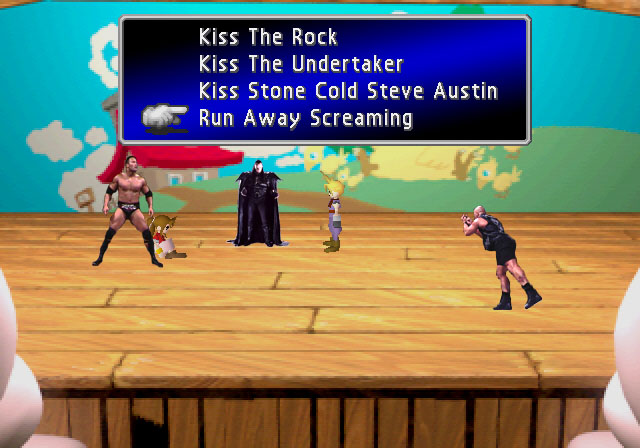Image resolution: width=640 pixels, height=448 pixels.
Task: Pick Kiss Stone Cold Steve Austin
Action: [x=348, y=92]
